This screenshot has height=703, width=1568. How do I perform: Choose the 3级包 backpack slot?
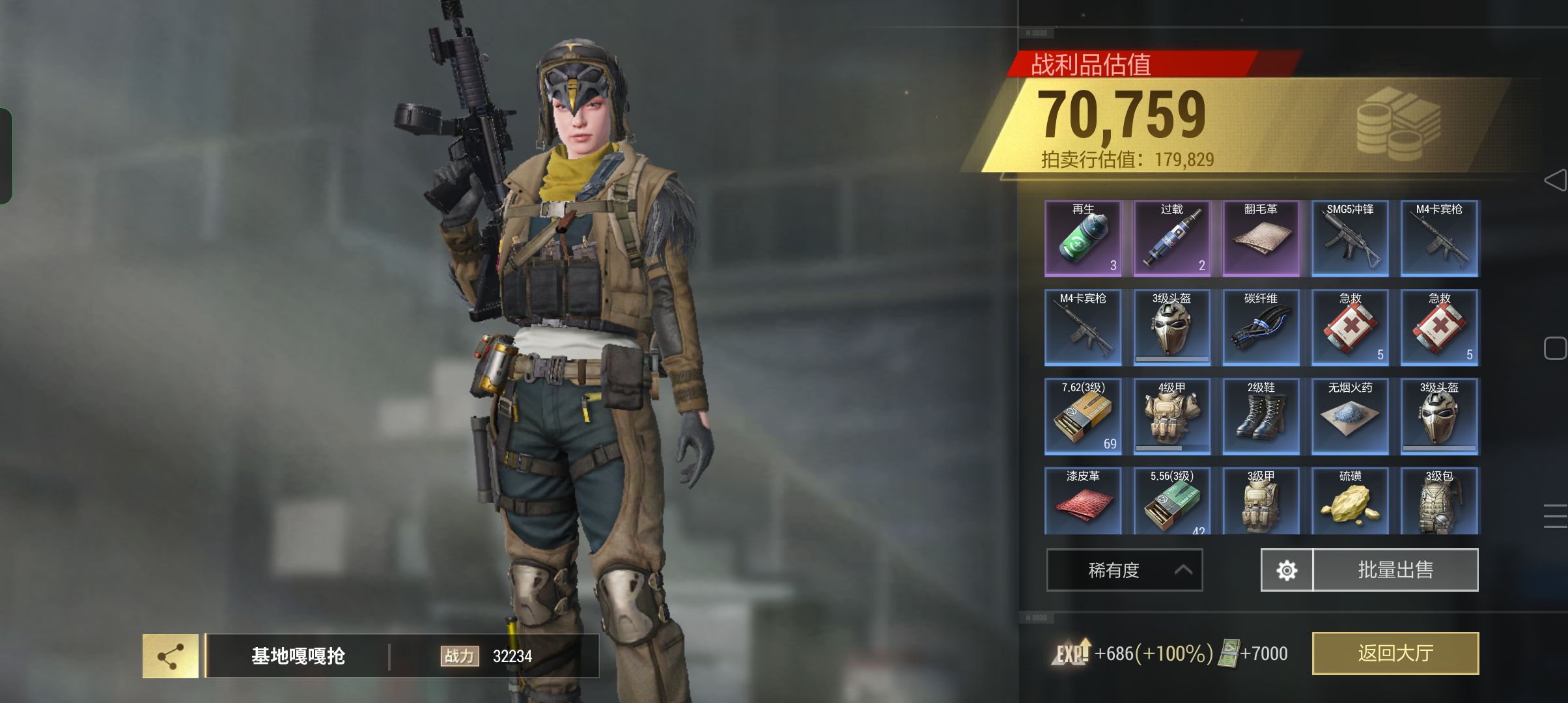click(x=1439, y=501)
